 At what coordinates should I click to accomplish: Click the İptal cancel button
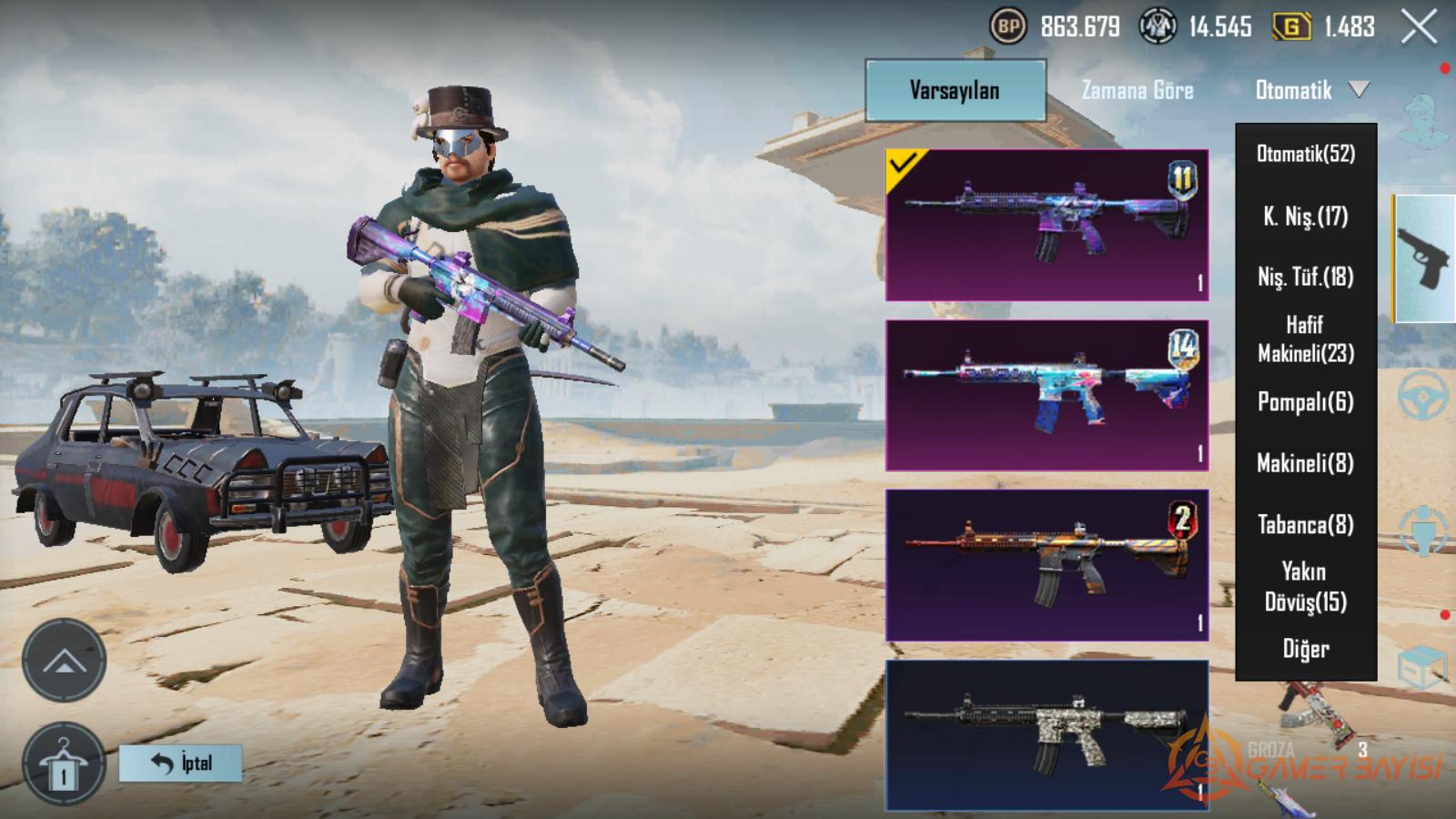click(181, 763)
